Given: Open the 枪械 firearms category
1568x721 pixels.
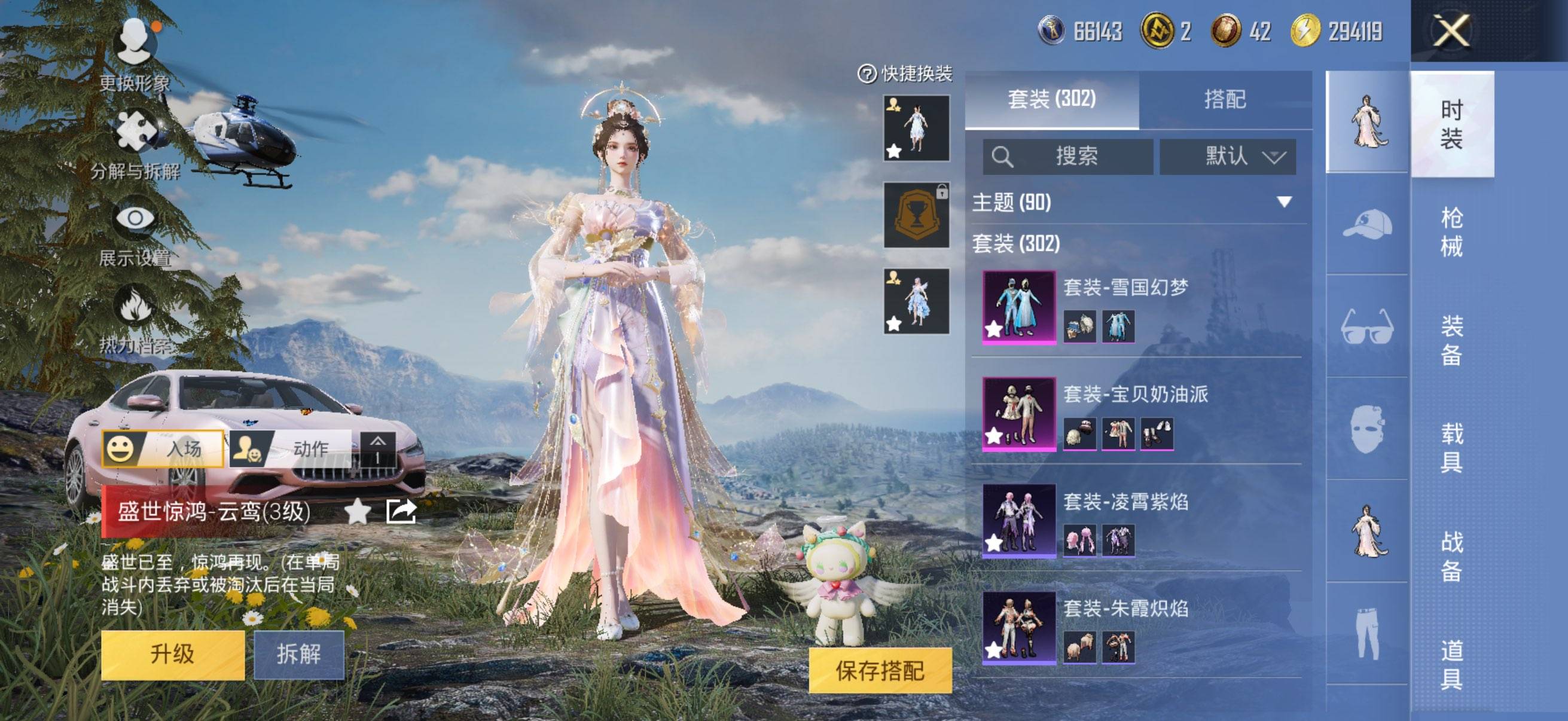Looking at the screenshot, I should click(1452, 232).
